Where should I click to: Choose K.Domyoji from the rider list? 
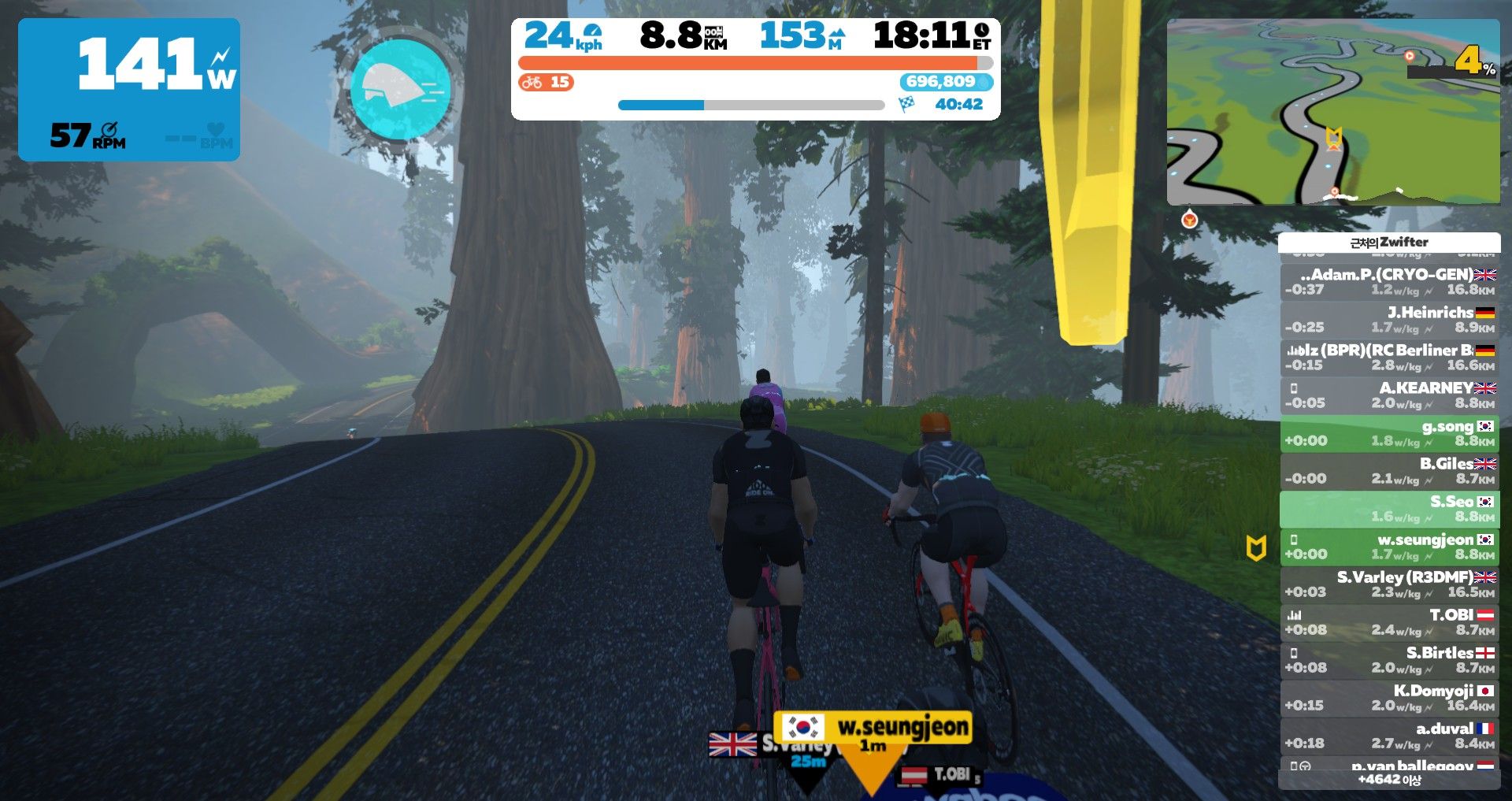point(1389,698)
